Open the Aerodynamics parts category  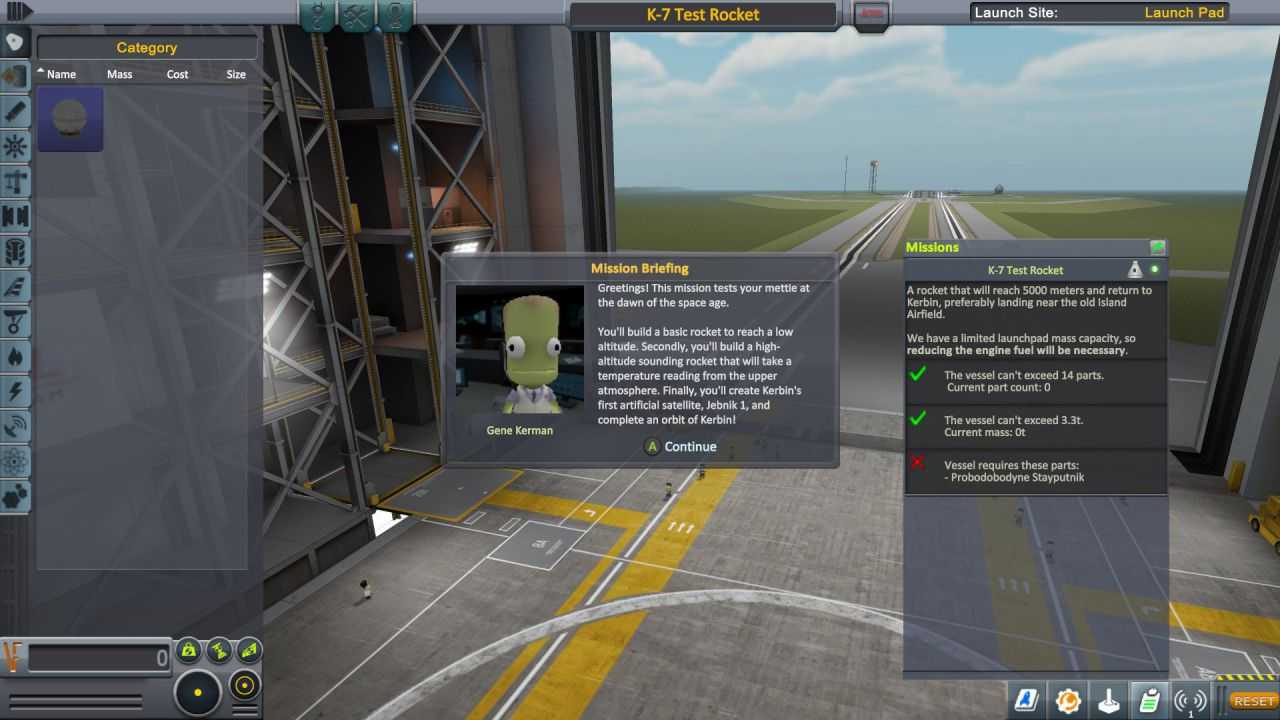tap(15, 286)
